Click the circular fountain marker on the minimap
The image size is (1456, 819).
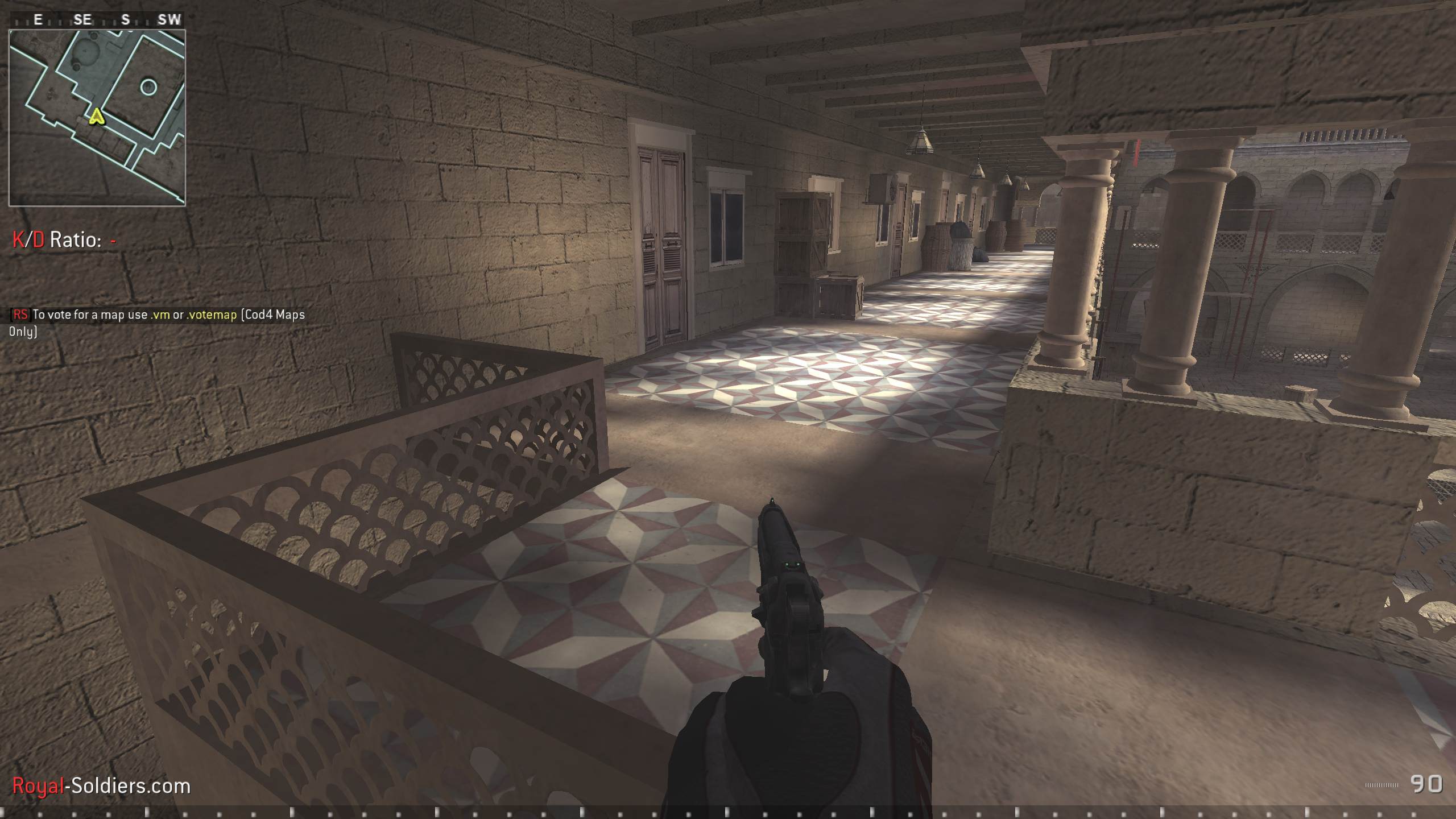pos(149,86)
